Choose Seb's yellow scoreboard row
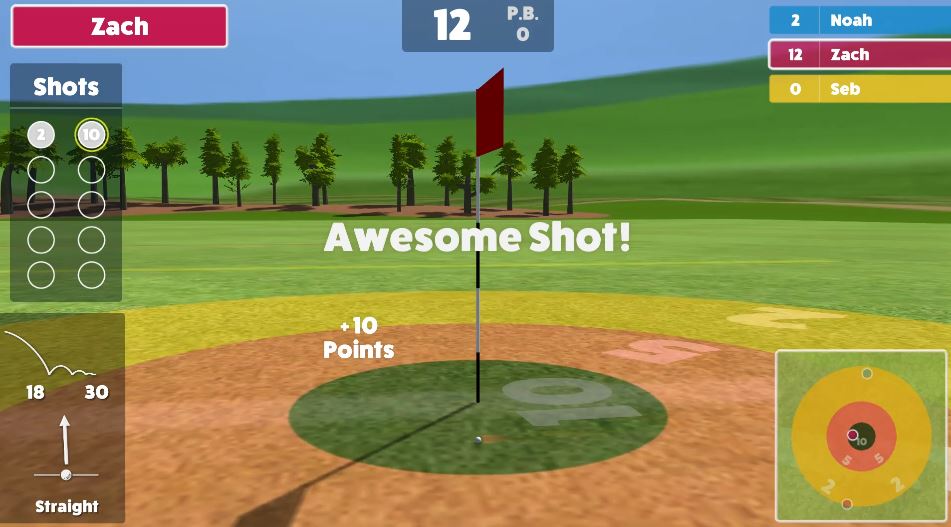This screenshot has height=527, width=951. pos(858,89)
